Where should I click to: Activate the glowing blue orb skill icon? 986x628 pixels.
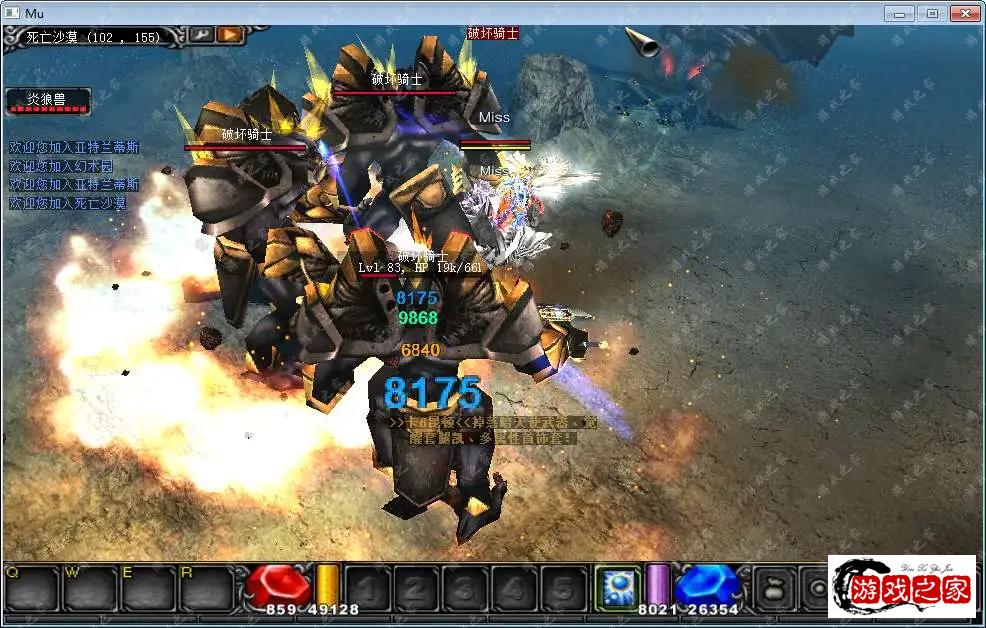coord(617,587)
